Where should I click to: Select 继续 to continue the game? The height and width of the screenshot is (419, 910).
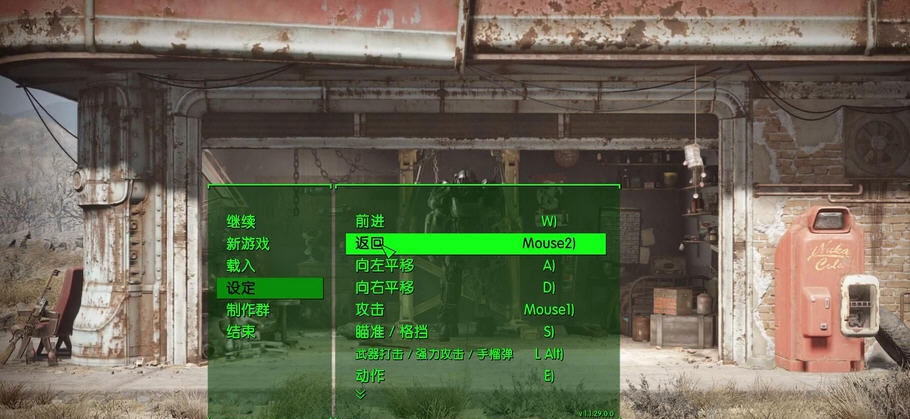tap(241, 221)
